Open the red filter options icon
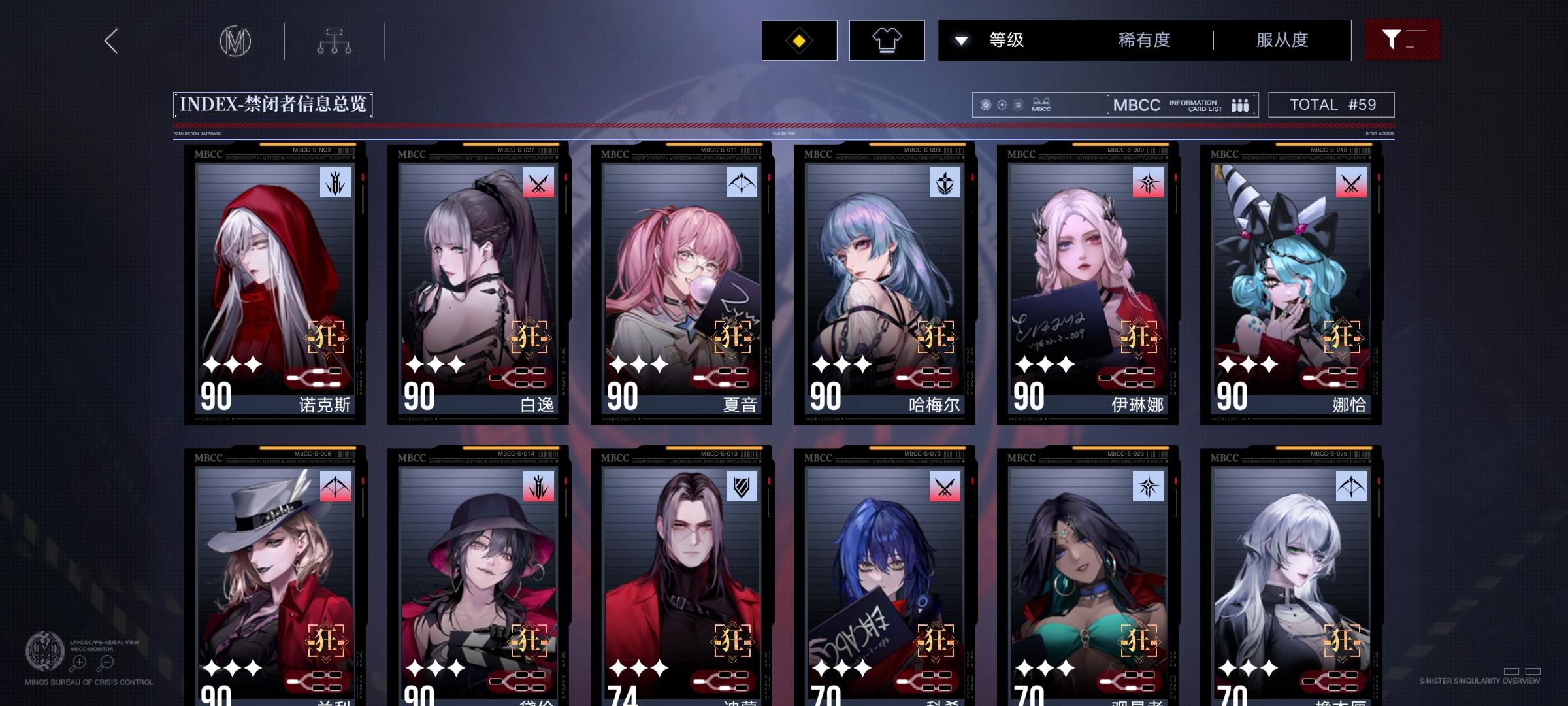1568x706 pixels. click(x=1402, y=40)
